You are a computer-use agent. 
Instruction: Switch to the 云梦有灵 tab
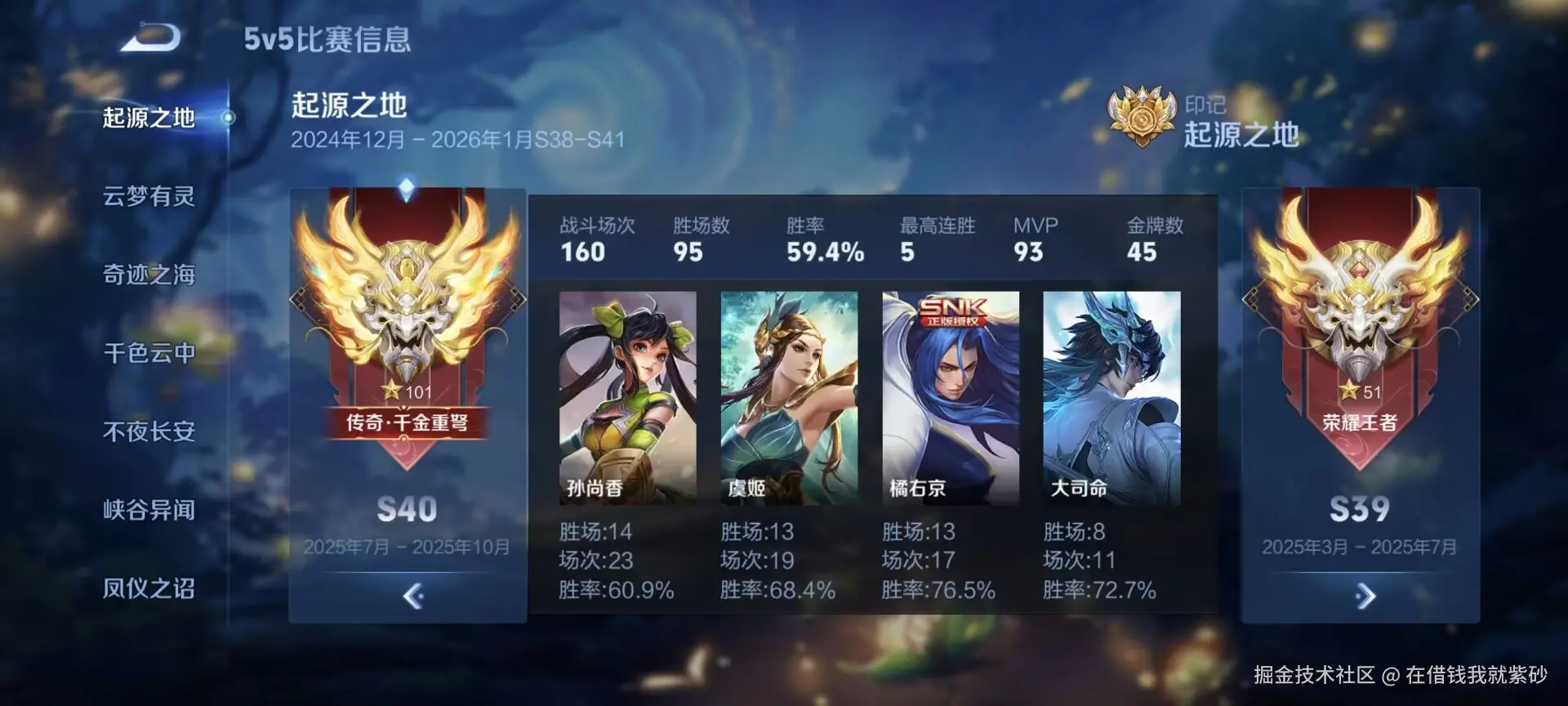point(149,196)
